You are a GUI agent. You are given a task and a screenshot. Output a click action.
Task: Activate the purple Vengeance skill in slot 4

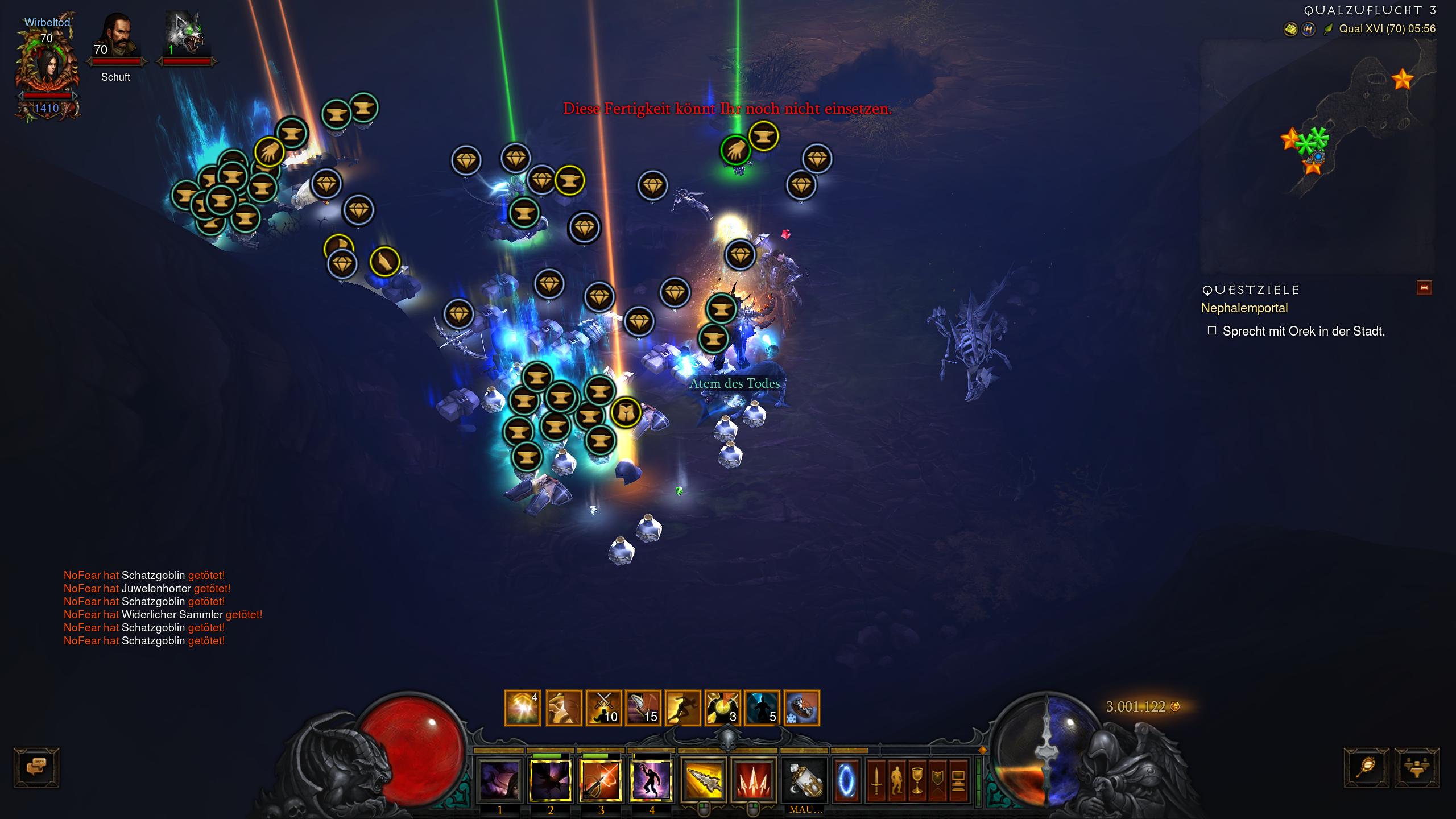tap(652, 780)
